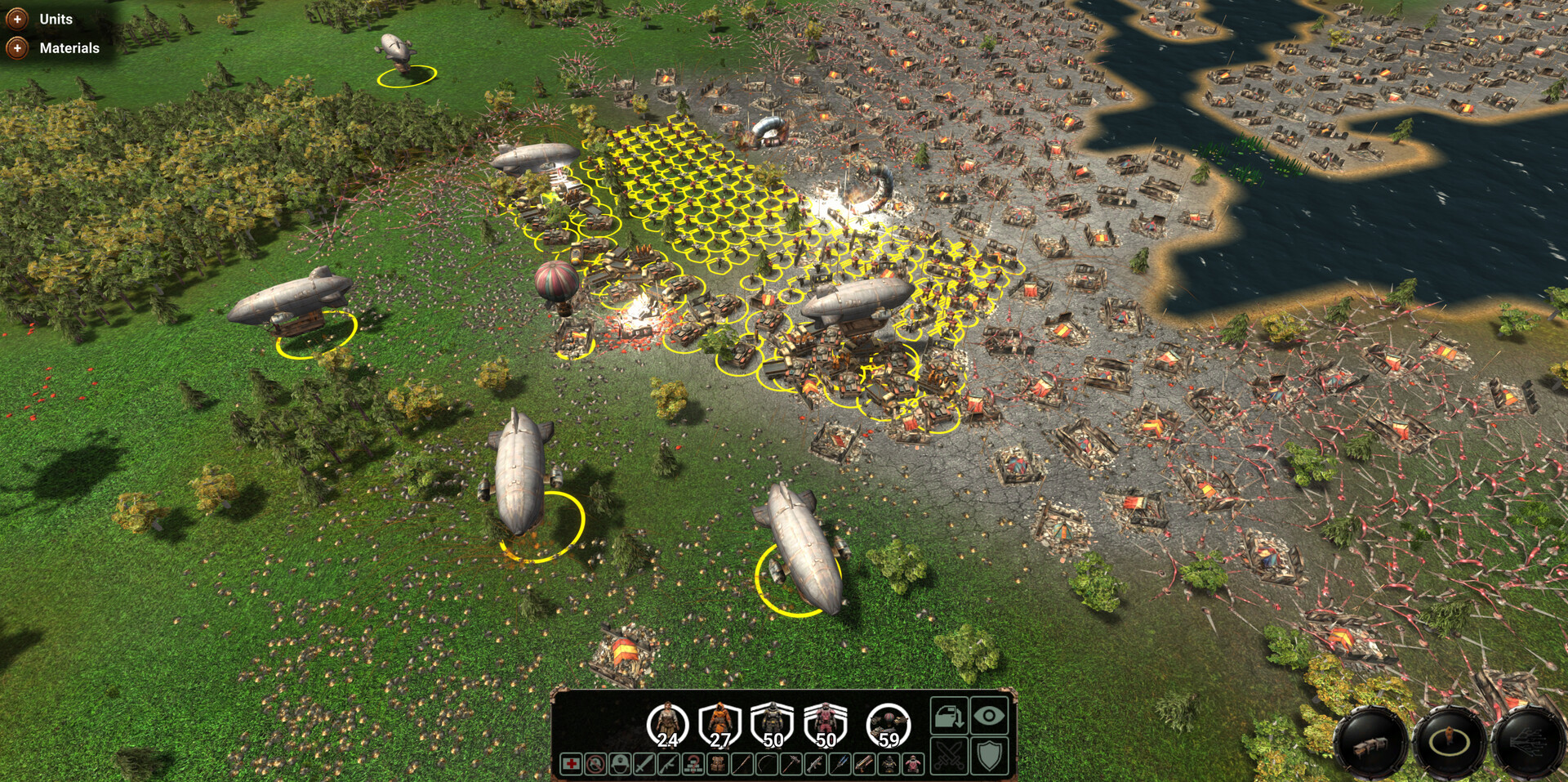Select the vehicles group of 59

(x=888, y=726)
